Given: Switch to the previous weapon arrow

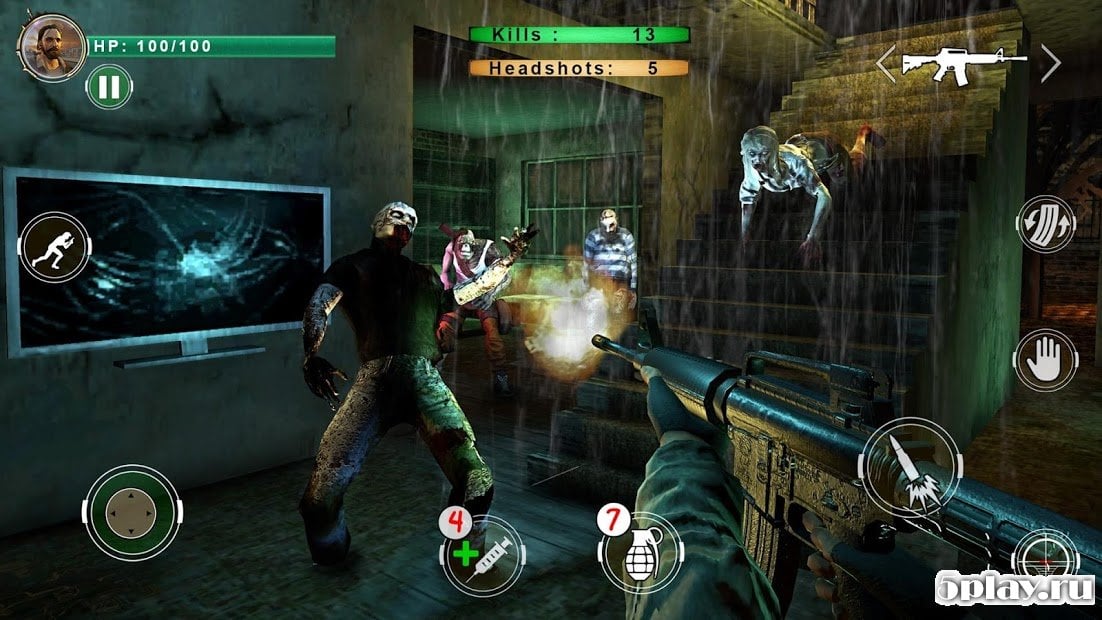Looking at the screenshot, I should point(885,63).
